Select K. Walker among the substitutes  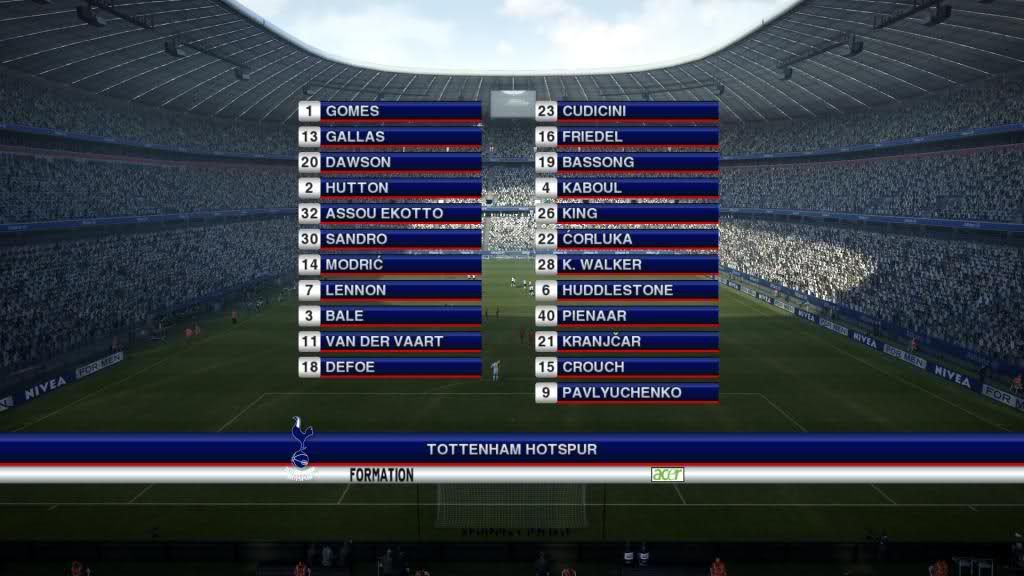[x=627, y=264]
